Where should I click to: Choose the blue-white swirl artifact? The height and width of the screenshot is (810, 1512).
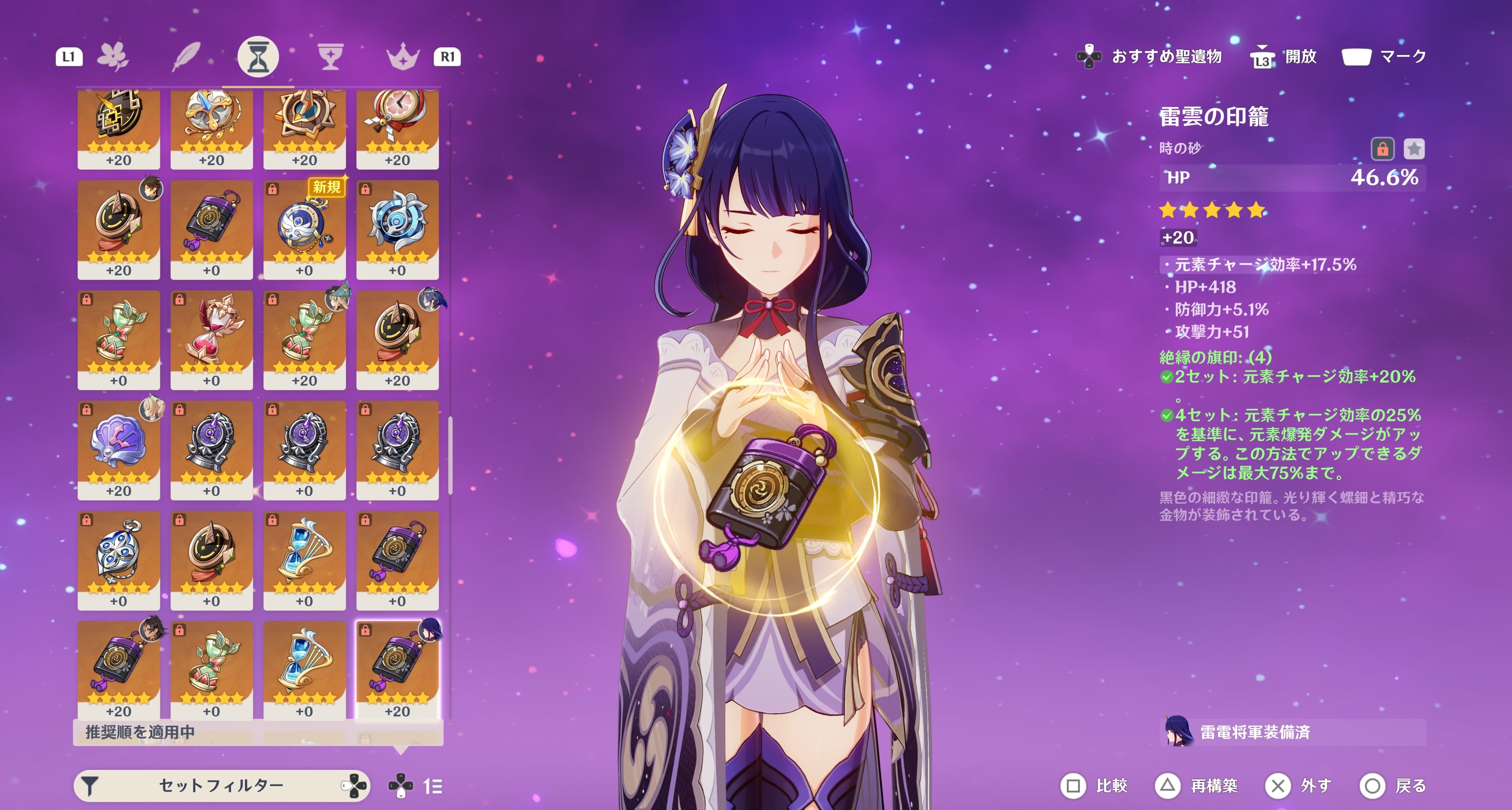point(397,230)
